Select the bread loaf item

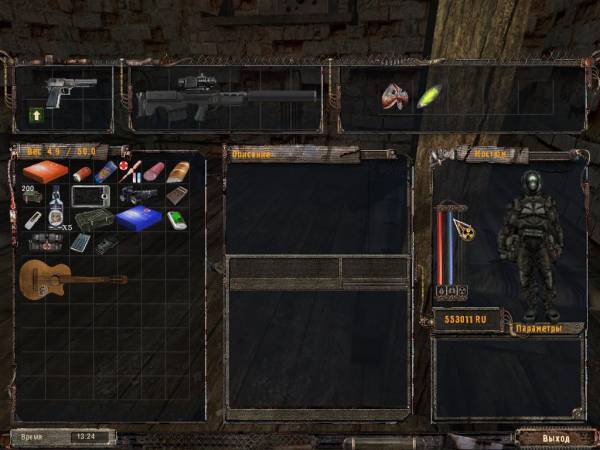pos(181,172)
